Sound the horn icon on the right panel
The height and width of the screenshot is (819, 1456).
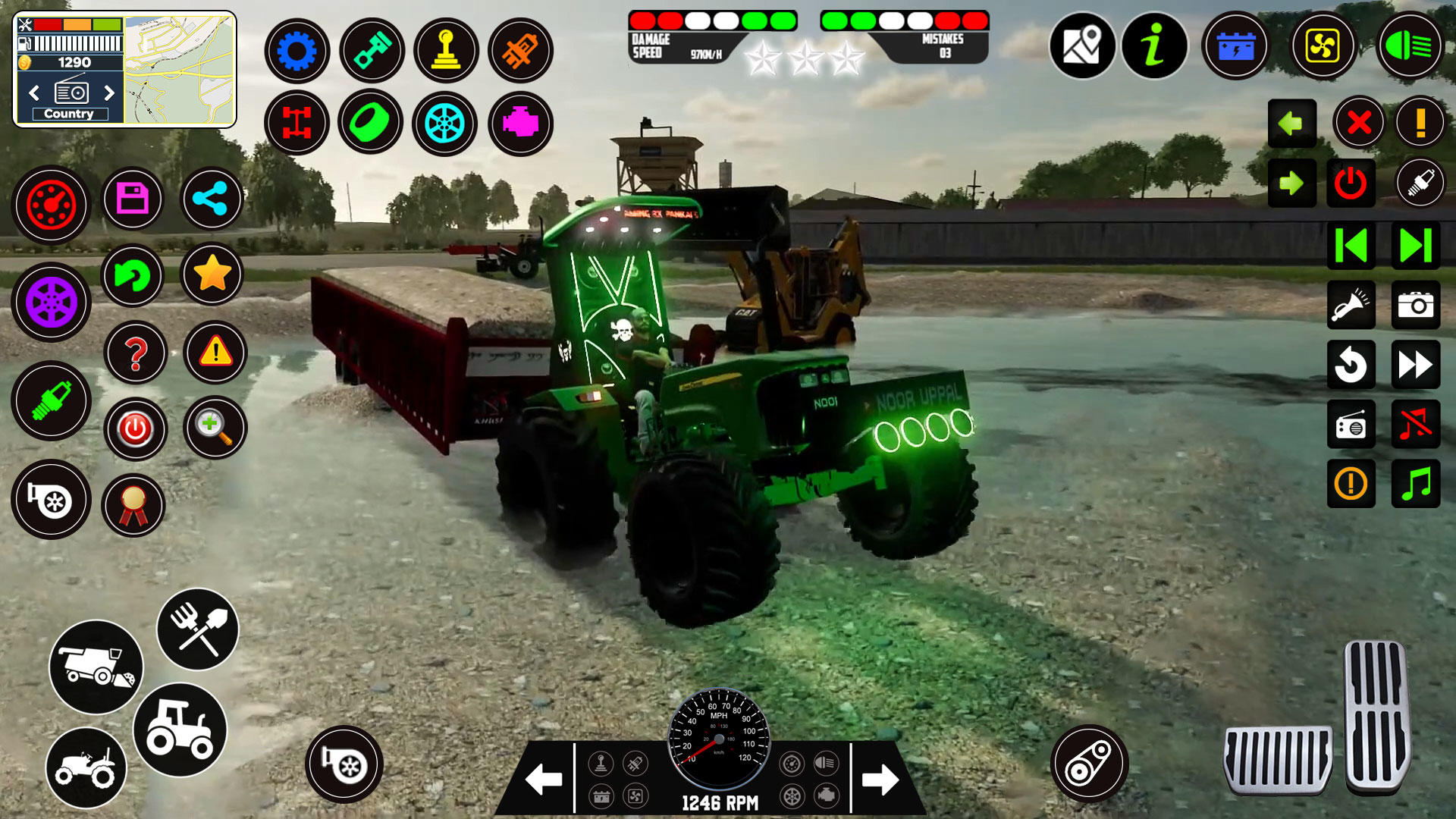[x=1351, y=306]
